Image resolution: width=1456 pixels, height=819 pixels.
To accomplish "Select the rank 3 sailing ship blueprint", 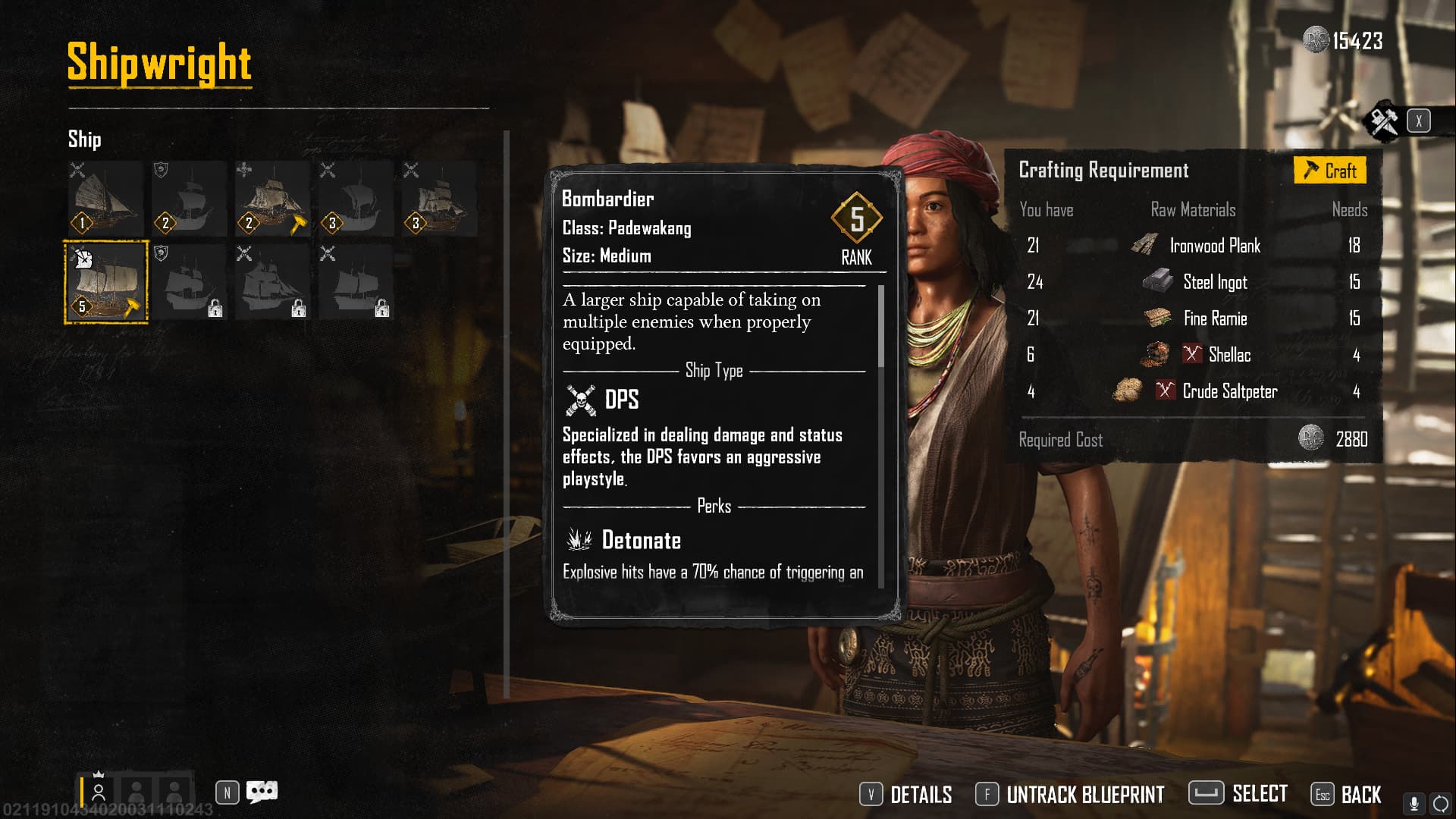I will [x=439, y=199].
